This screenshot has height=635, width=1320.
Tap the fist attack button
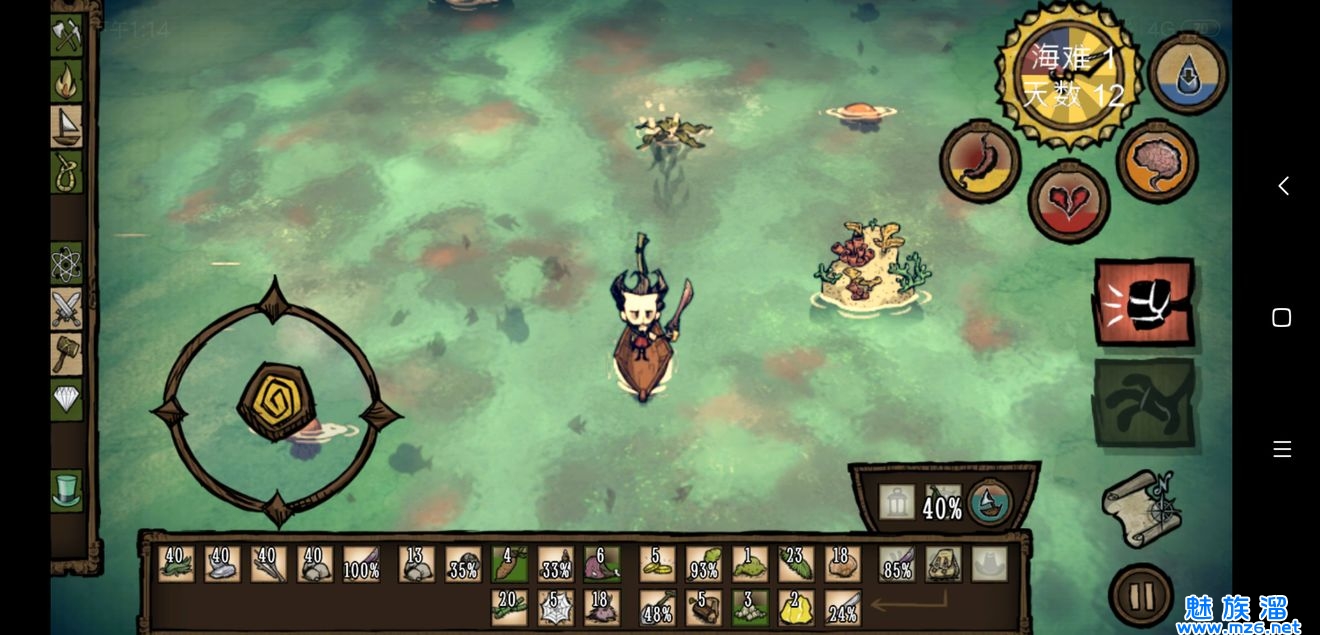pos(1144,302)
